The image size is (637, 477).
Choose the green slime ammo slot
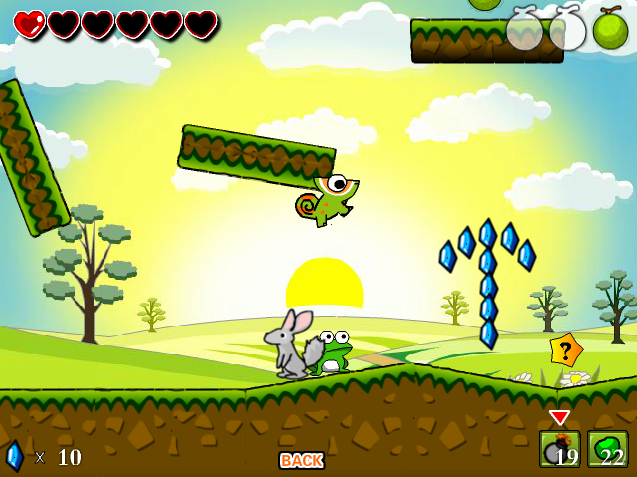click(607, 449)
